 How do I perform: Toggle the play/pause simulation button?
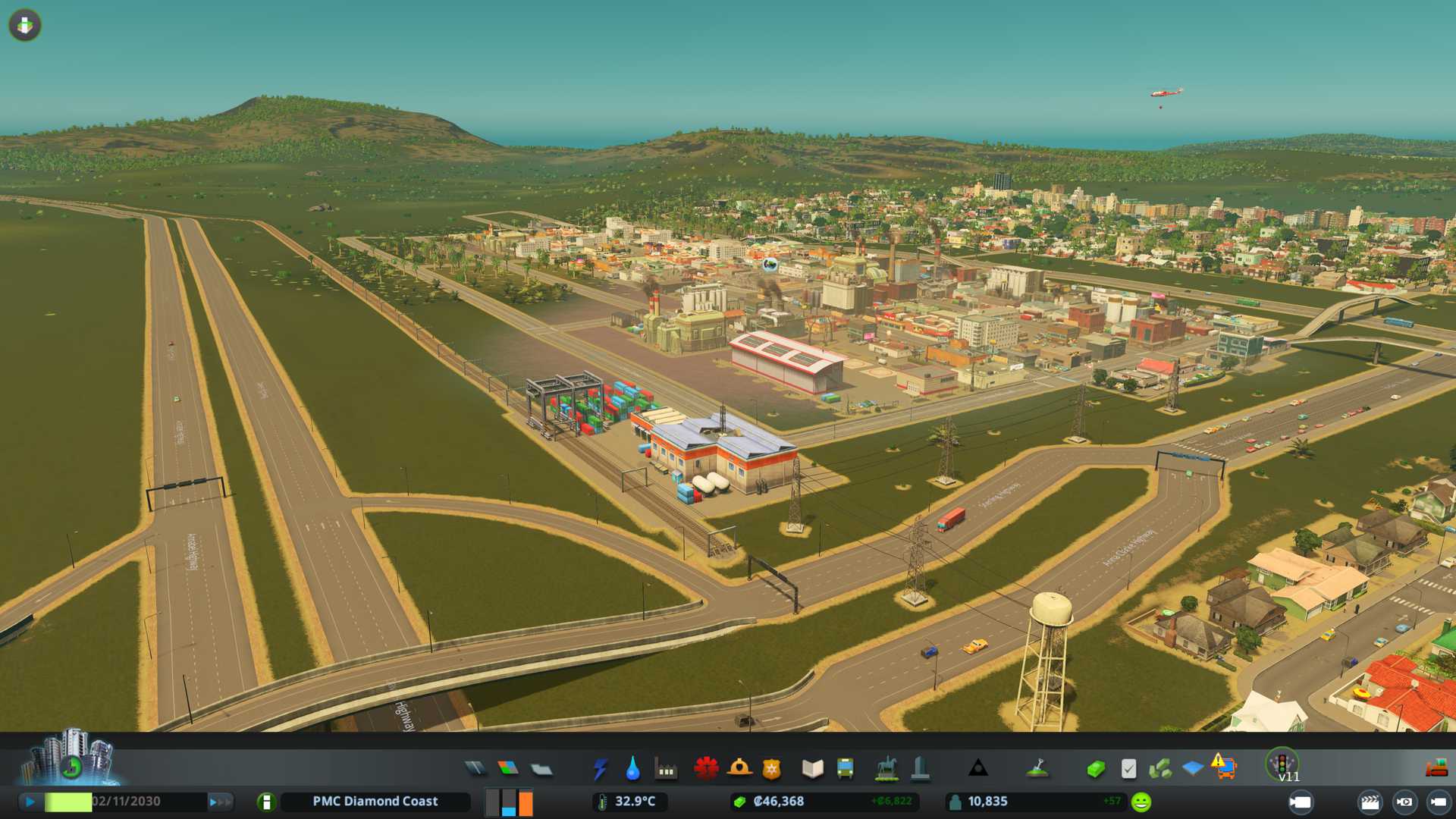(30, 802)
